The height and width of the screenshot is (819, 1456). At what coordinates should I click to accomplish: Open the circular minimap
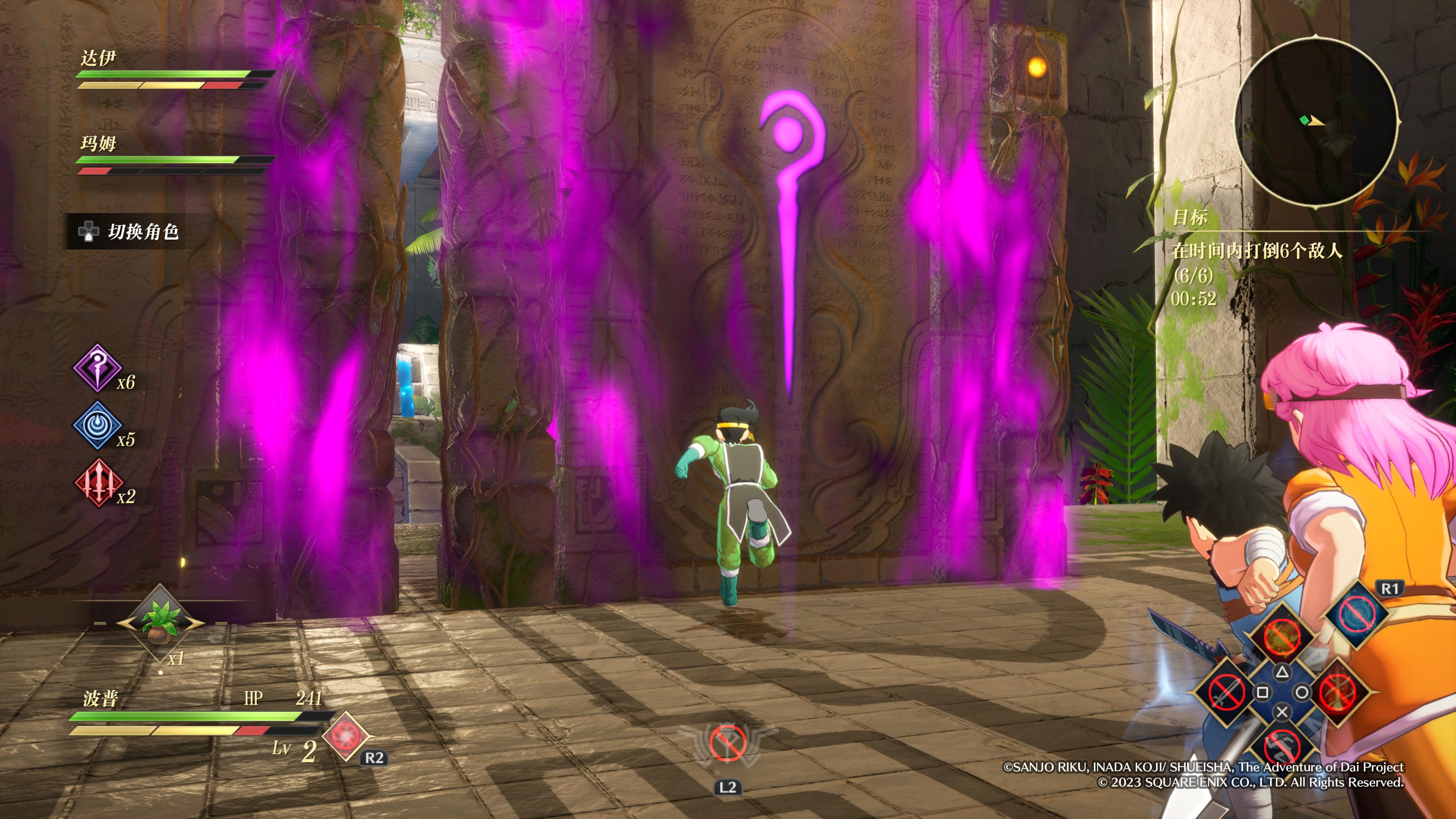coord(1315,121)
